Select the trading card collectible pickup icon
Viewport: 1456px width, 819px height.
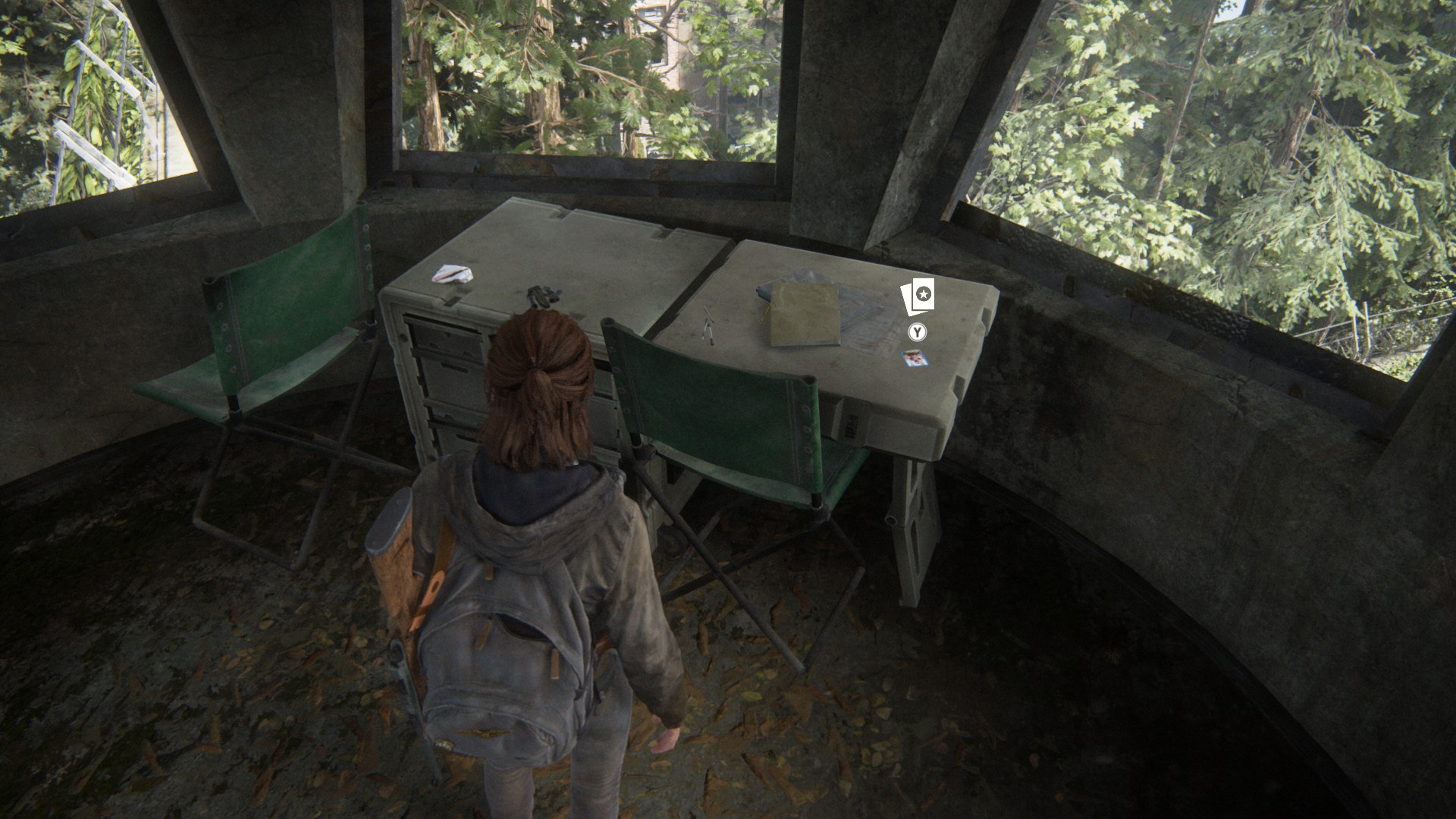coord(918,297)
